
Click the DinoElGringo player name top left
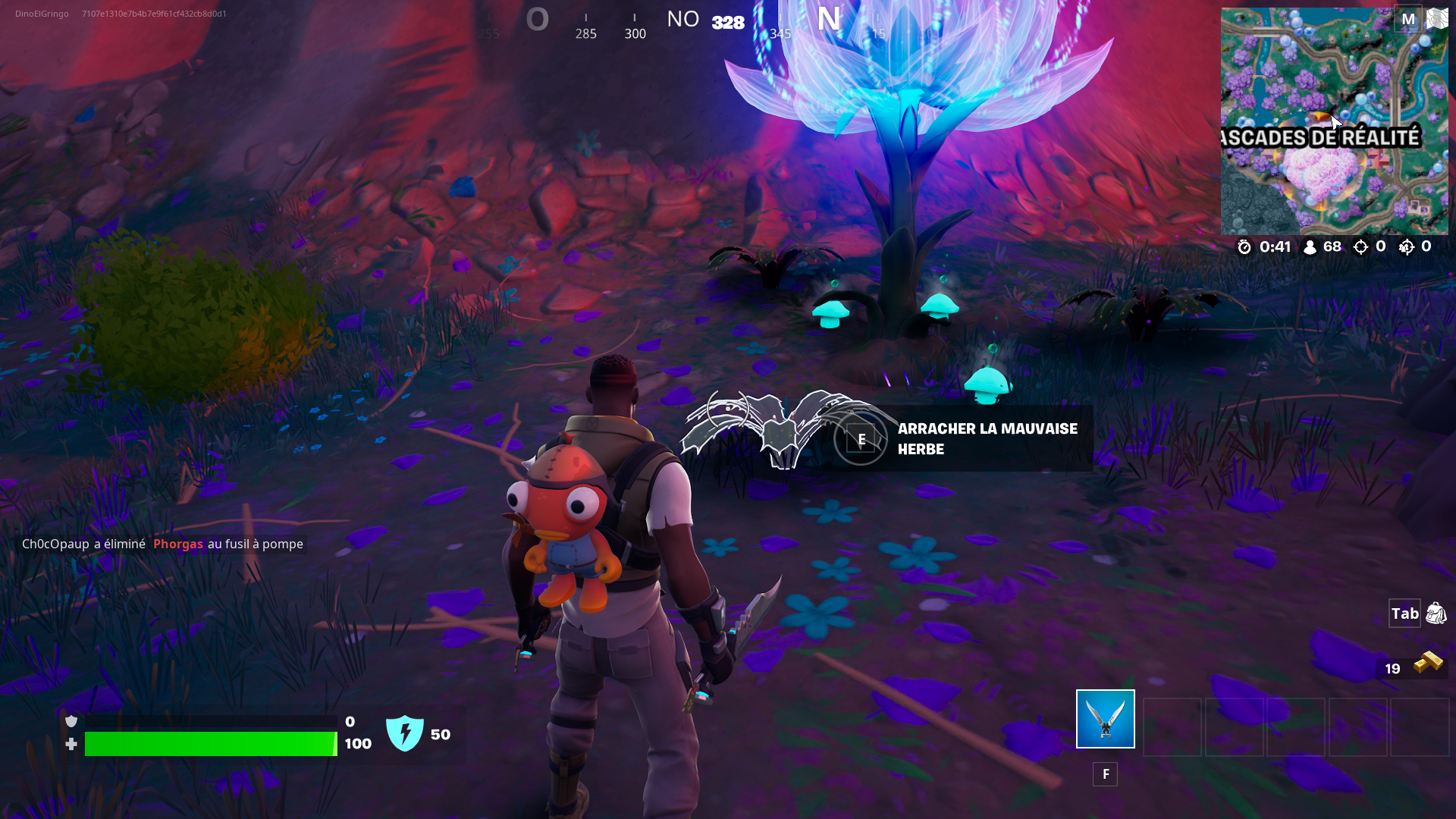40,13
